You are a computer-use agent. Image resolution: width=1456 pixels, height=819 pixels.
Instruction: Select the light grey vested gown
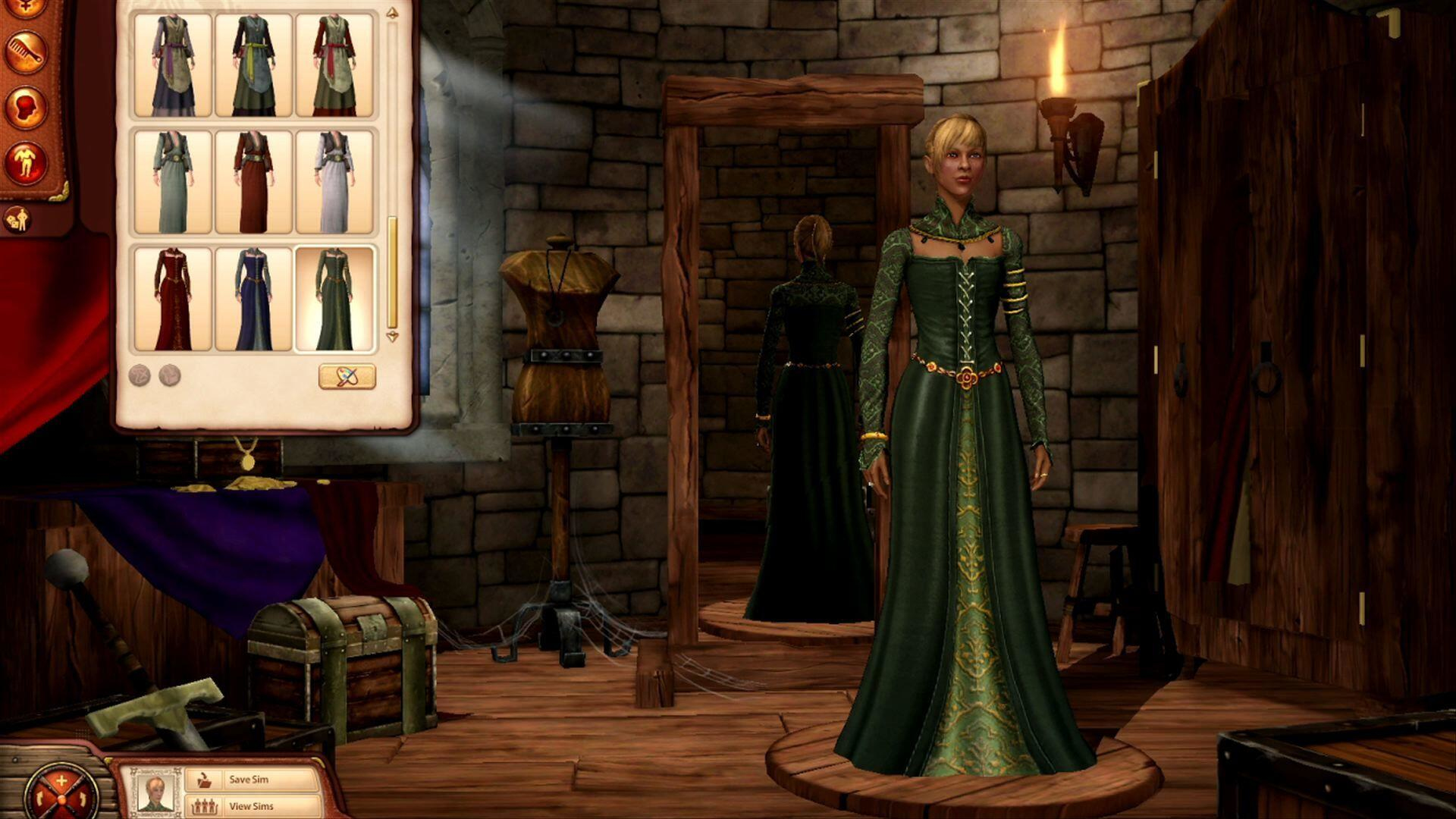334,182
